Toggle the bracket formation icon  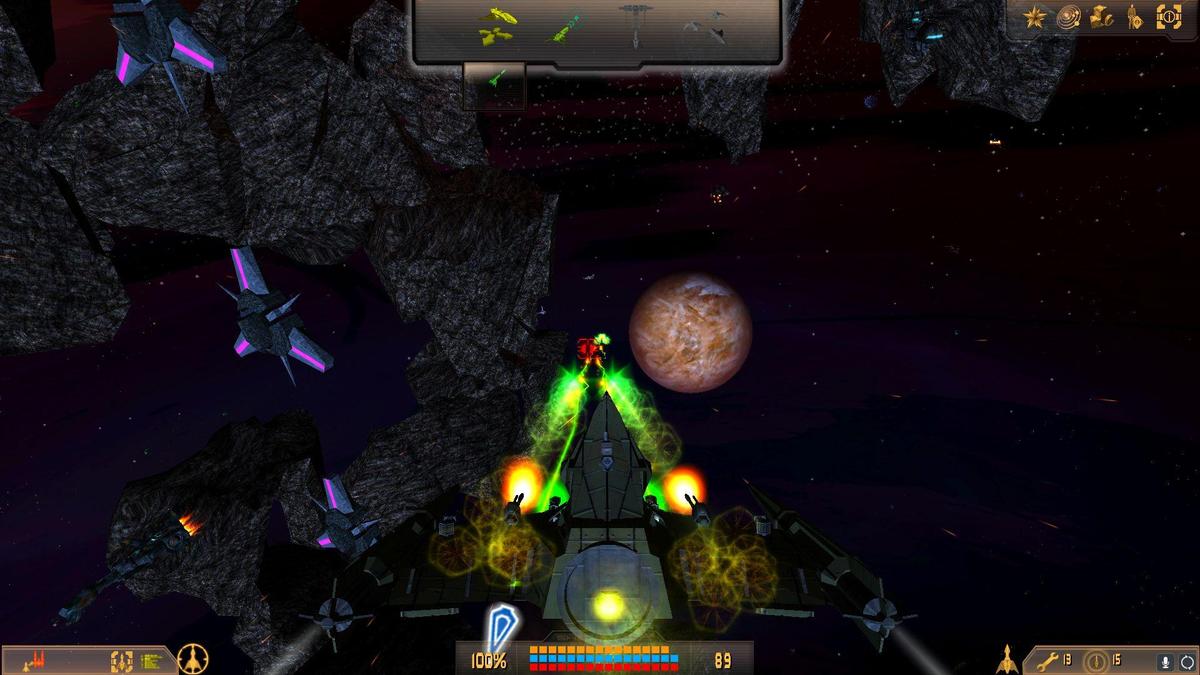click(121, 660)
